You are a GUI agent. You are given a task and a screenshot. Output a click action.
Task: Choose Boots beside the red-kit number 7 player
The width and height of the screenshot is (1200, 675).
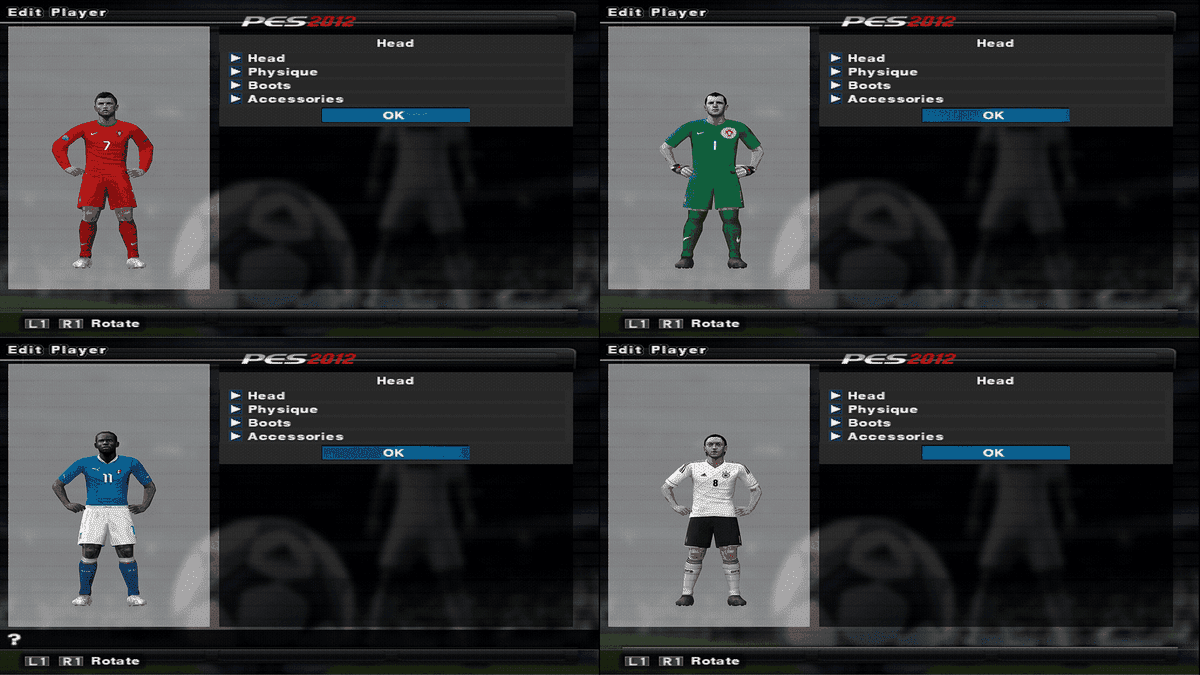pyautogui.click(x=269, y=85)
